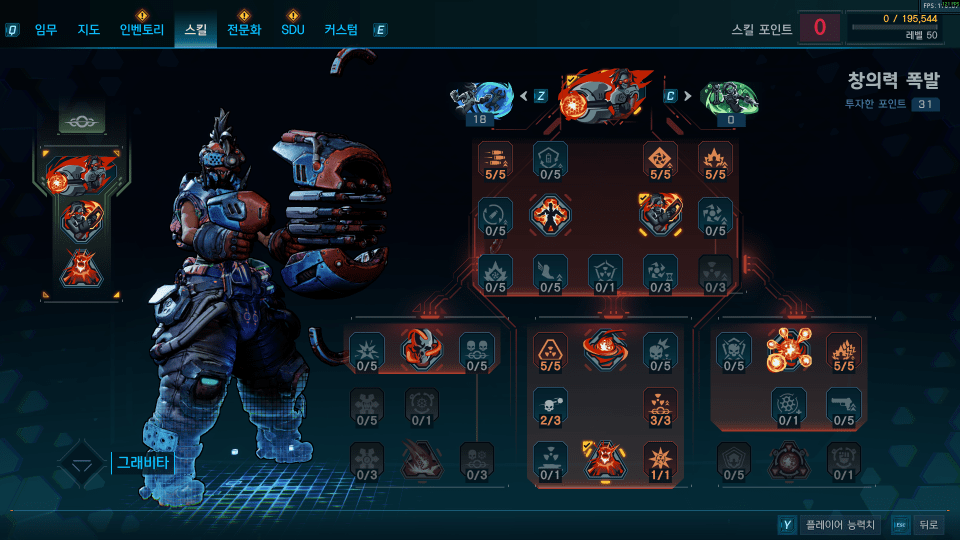Switch to the 커스텀 (Customization) tab

click(341, 30)
